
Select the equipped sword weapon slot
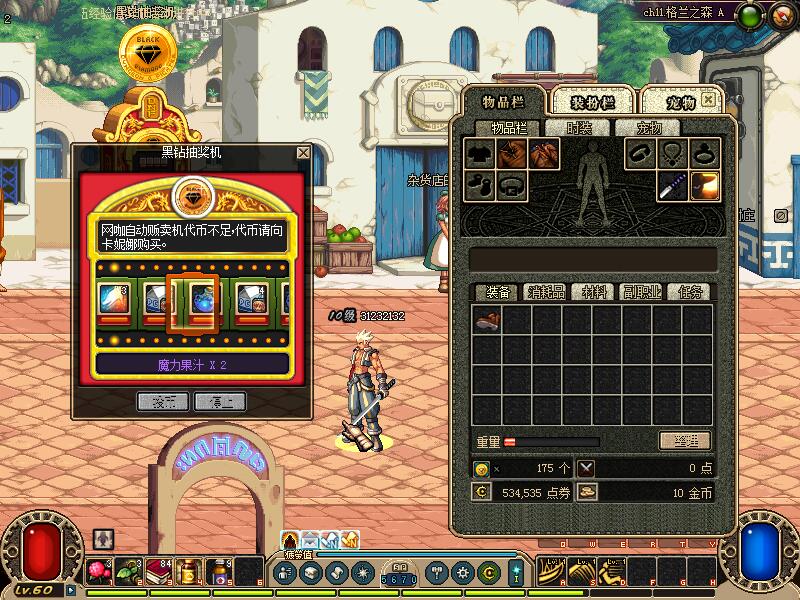point(673,186)
